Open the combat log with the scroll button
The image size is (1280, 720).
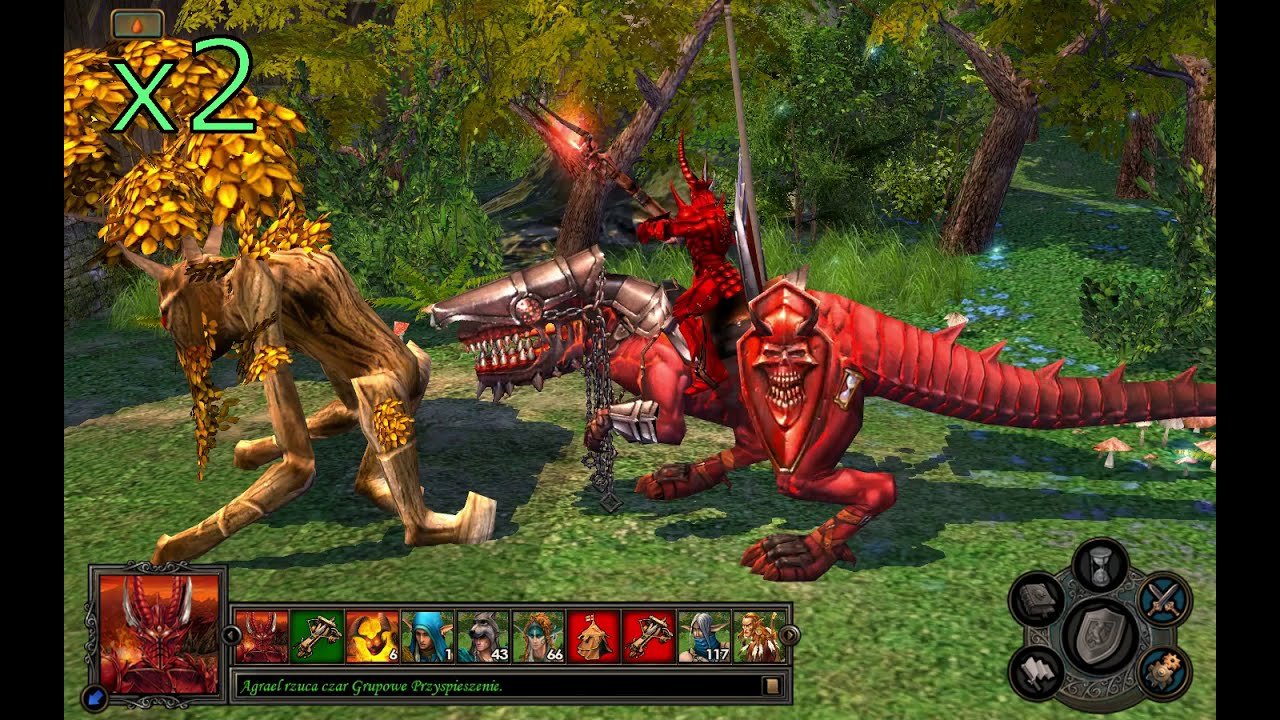point(771,686)
